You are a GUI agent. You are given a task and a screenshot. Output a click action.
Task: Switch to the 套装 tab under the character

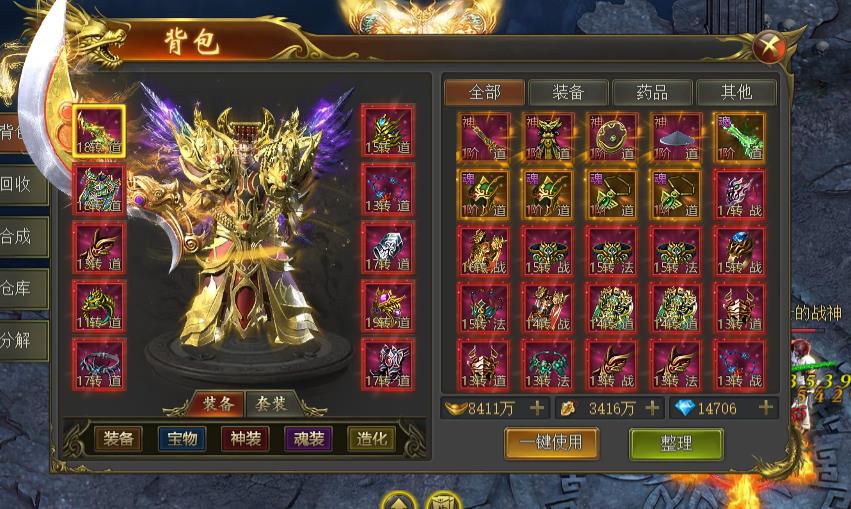(x=271, y=405)
